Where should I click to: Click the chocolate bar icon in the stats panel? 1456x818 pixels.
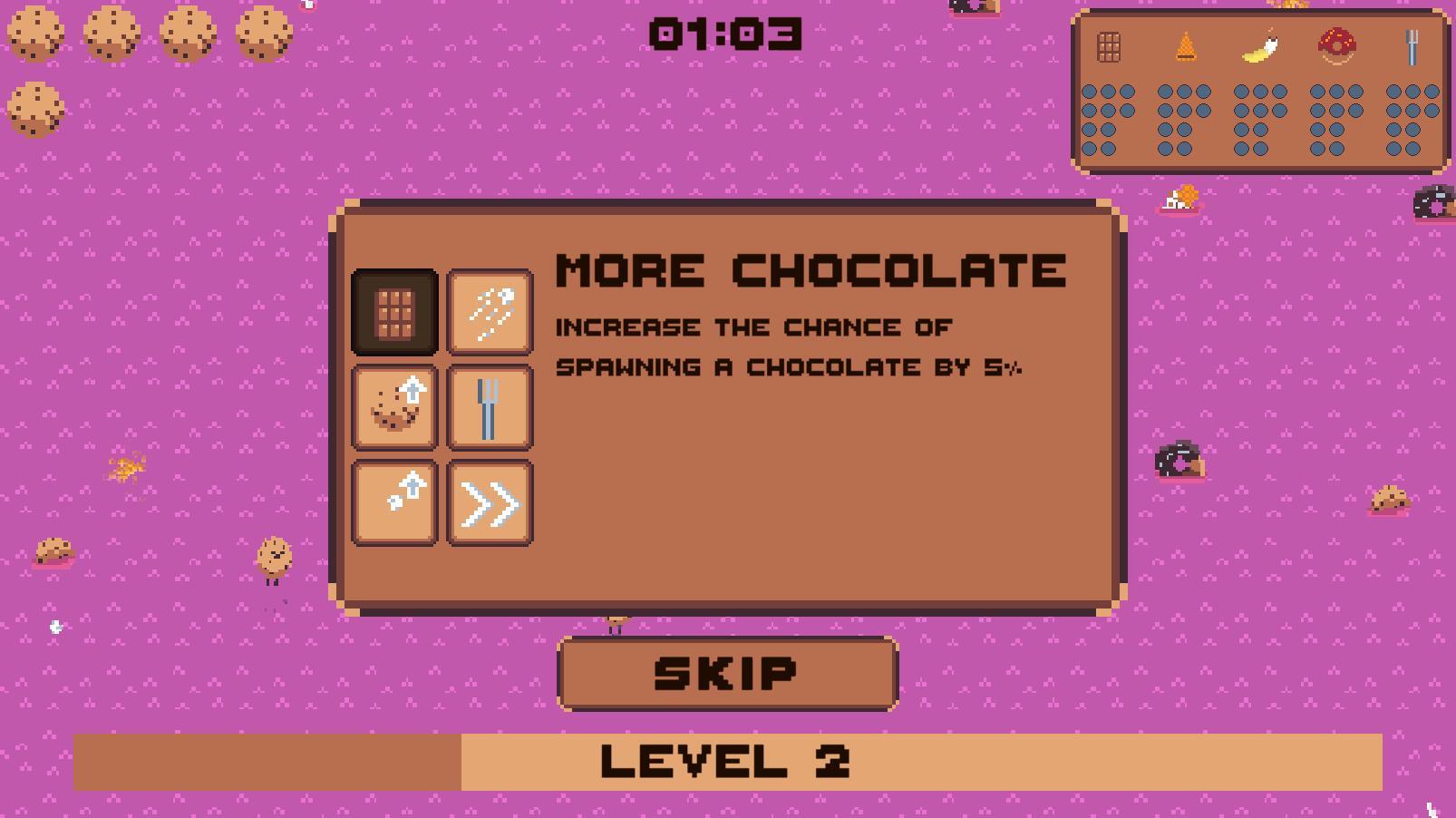click(1108, 47)
